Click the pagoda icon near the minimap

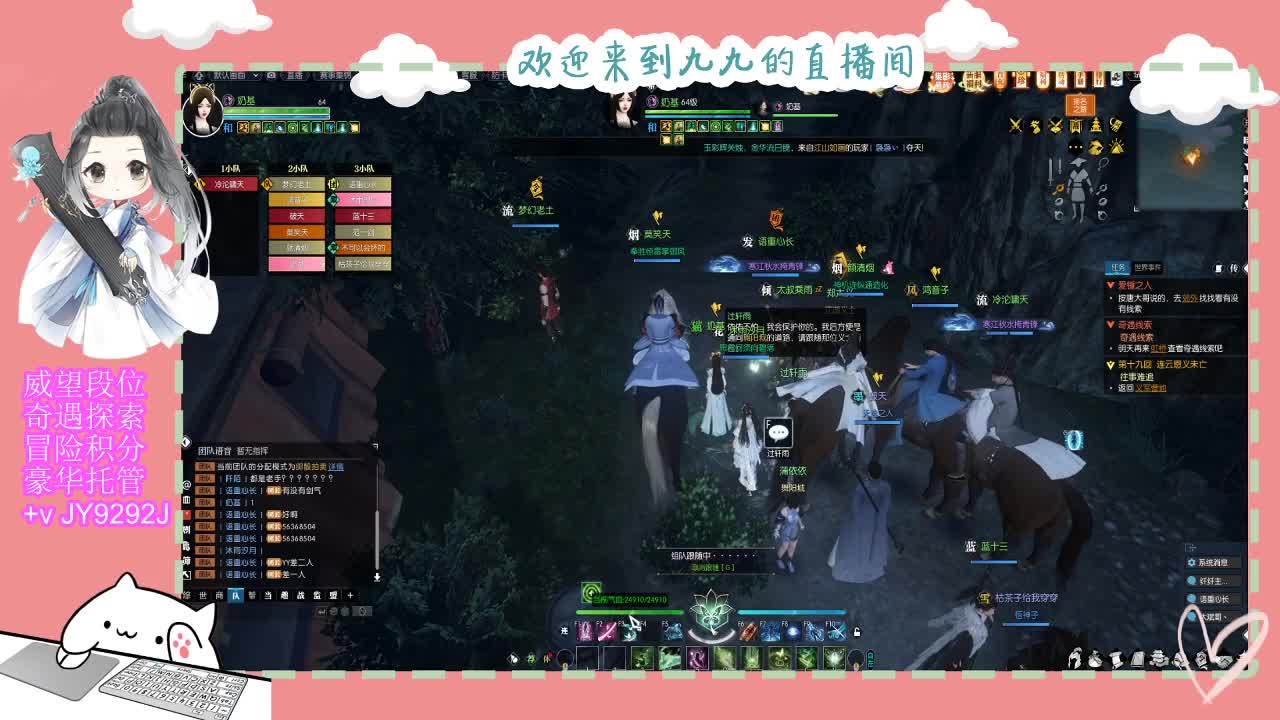pos(1096,126)
